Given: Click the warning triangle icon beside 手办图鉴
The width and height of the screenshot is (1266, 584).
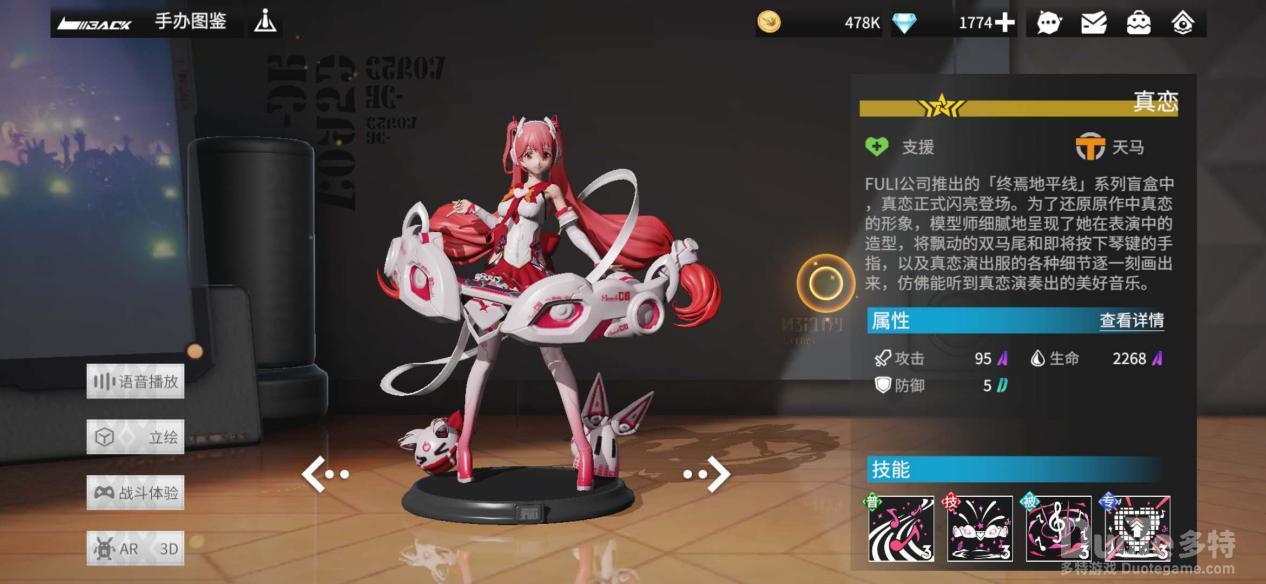Looking at the screenshot, I should click(x=265, y=21).
